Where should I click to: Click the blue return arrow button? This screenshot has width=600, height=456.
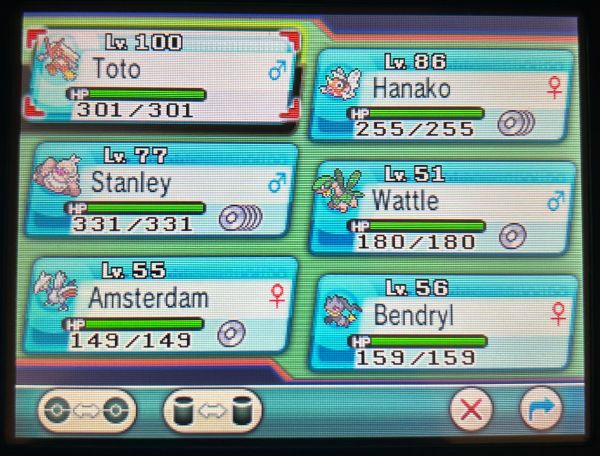tap(541, 409)
